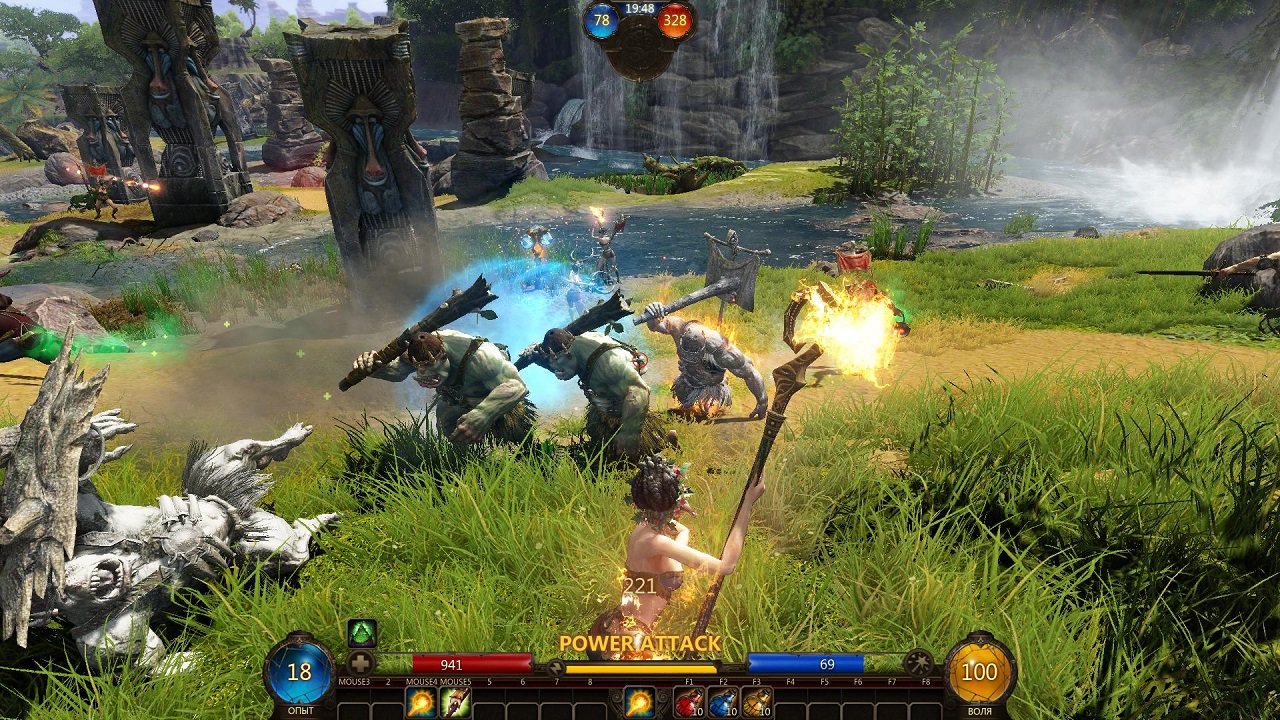1280x720 pixels.
Task: Drink the red health potion
Action: 689,703
